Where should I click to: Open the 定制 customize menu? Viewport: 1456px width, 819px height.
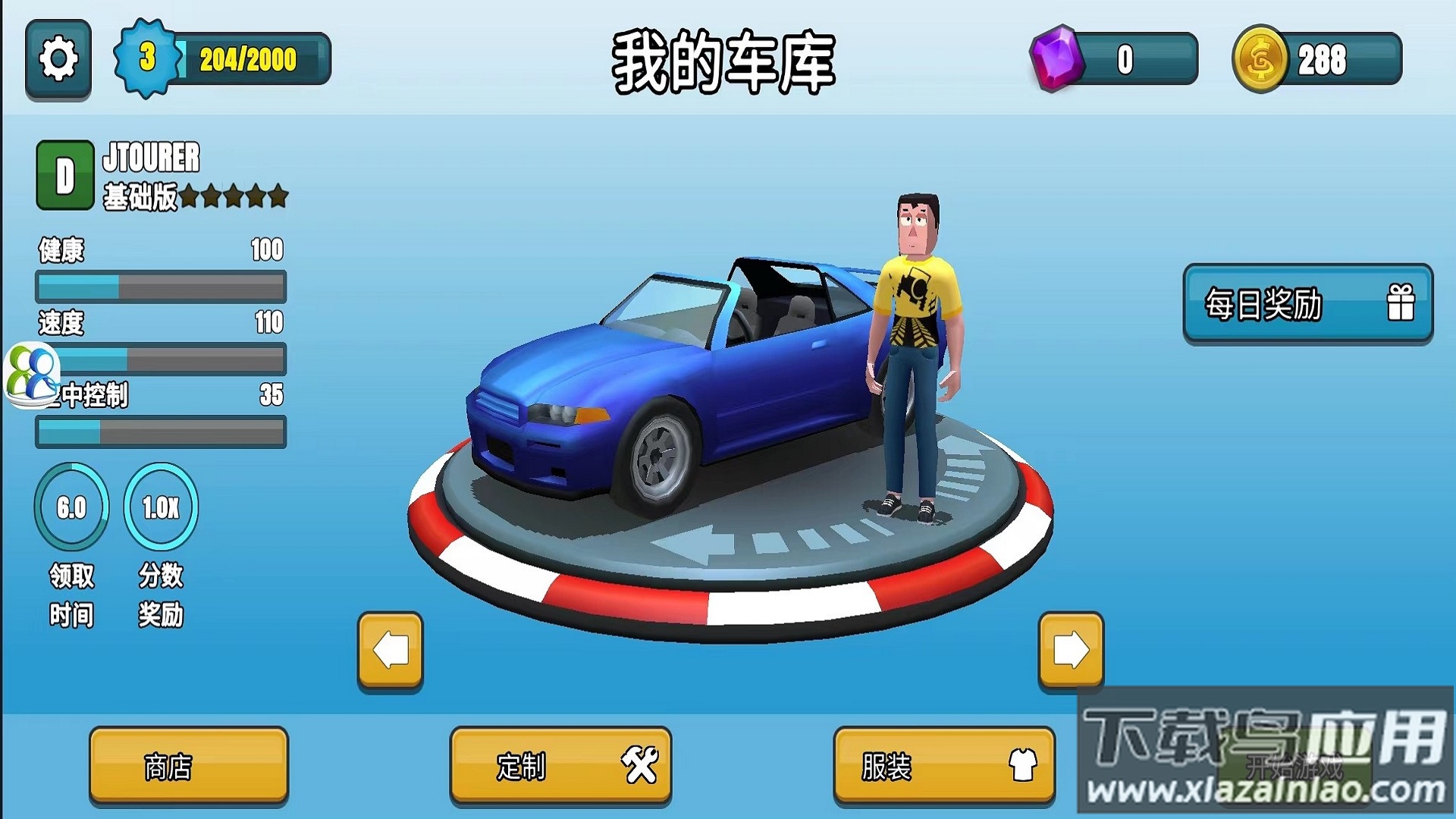560,766
